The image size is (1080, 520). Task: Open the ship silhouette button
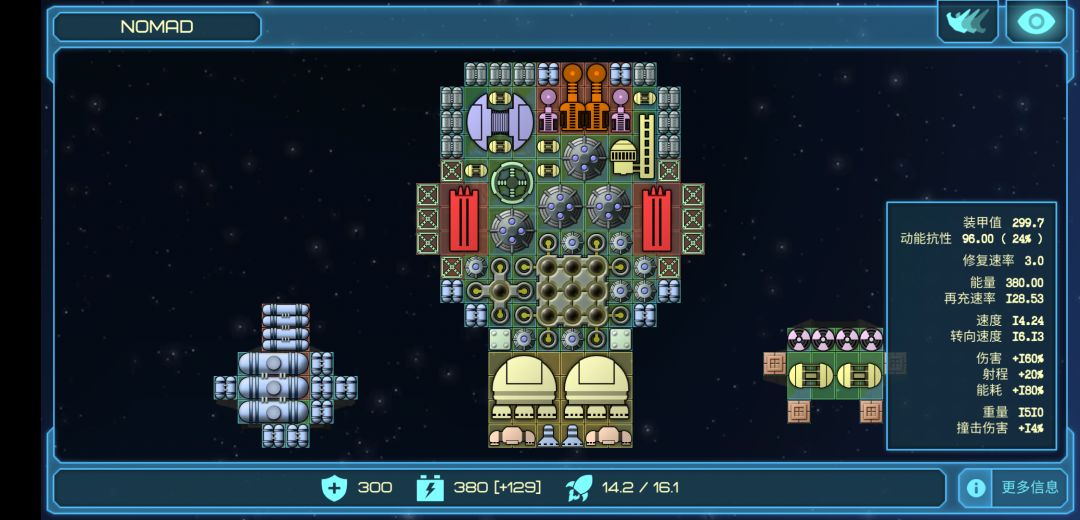pyautogui.click(x=968, y=22)
